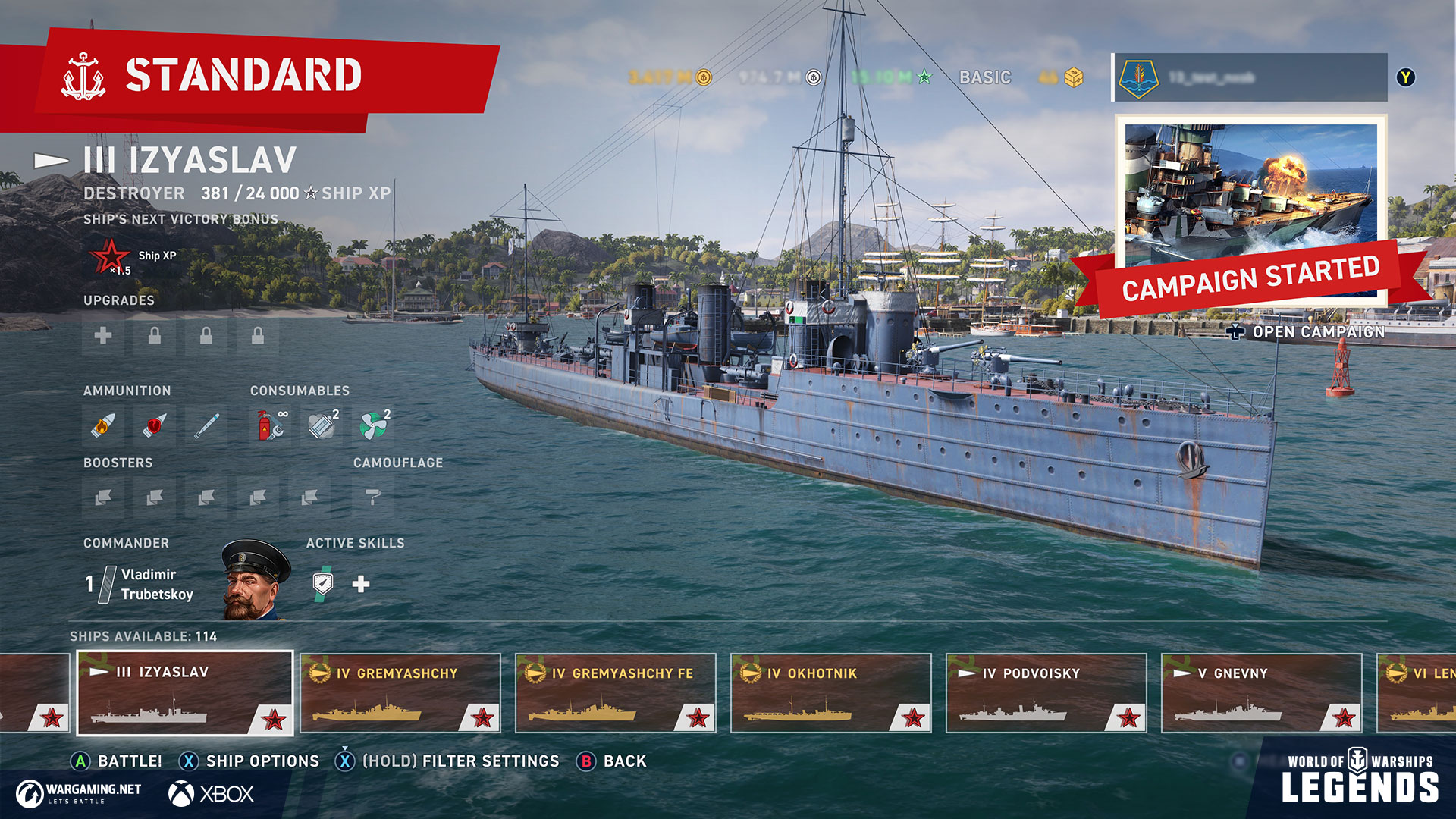Open the player profile panel
This screenshot has height=819, width=1456.
point(1250,77)
